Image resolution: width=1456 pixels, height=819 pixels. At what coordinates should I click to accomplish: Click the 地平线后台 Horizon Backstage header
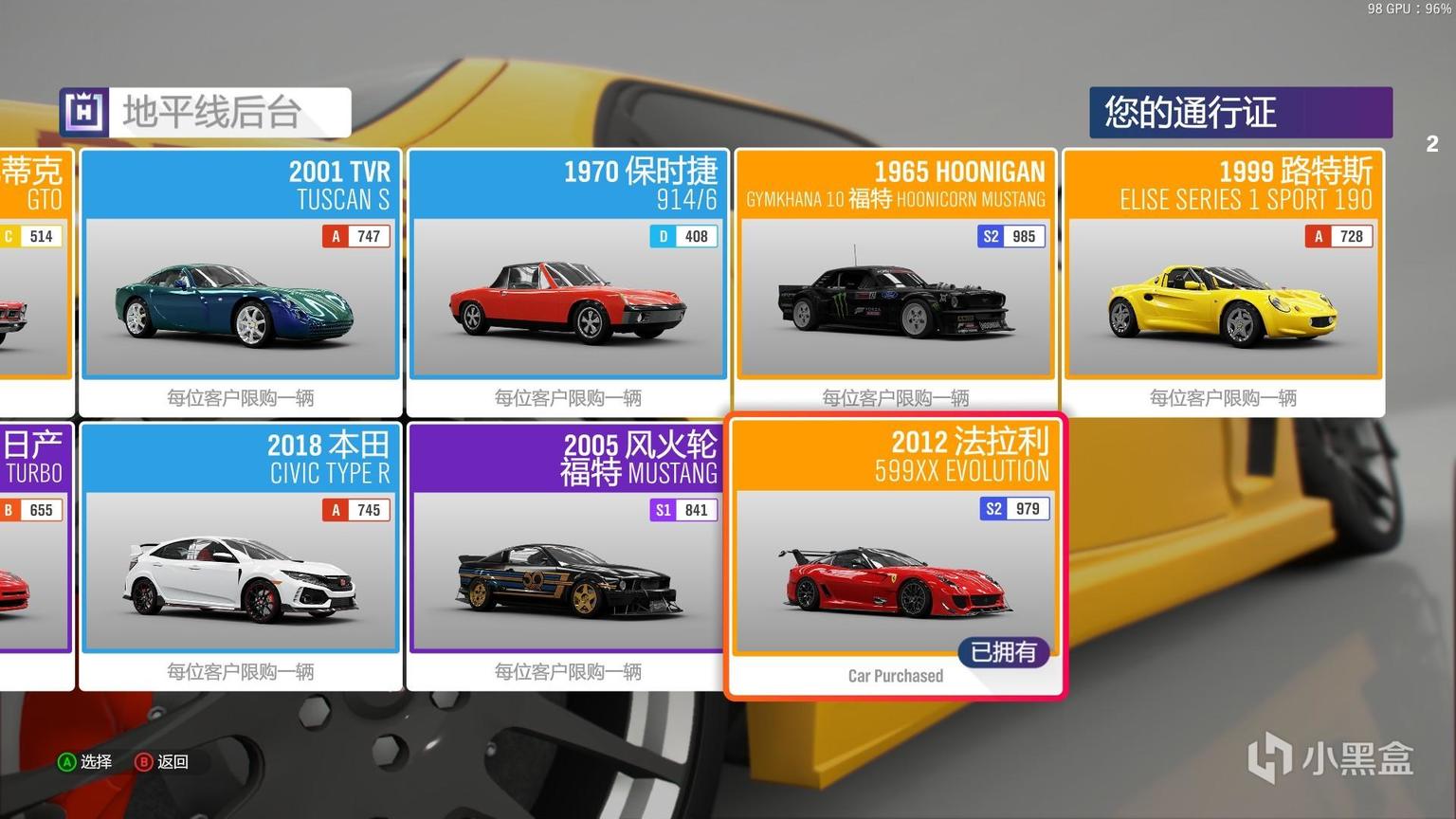click(205, 113)
